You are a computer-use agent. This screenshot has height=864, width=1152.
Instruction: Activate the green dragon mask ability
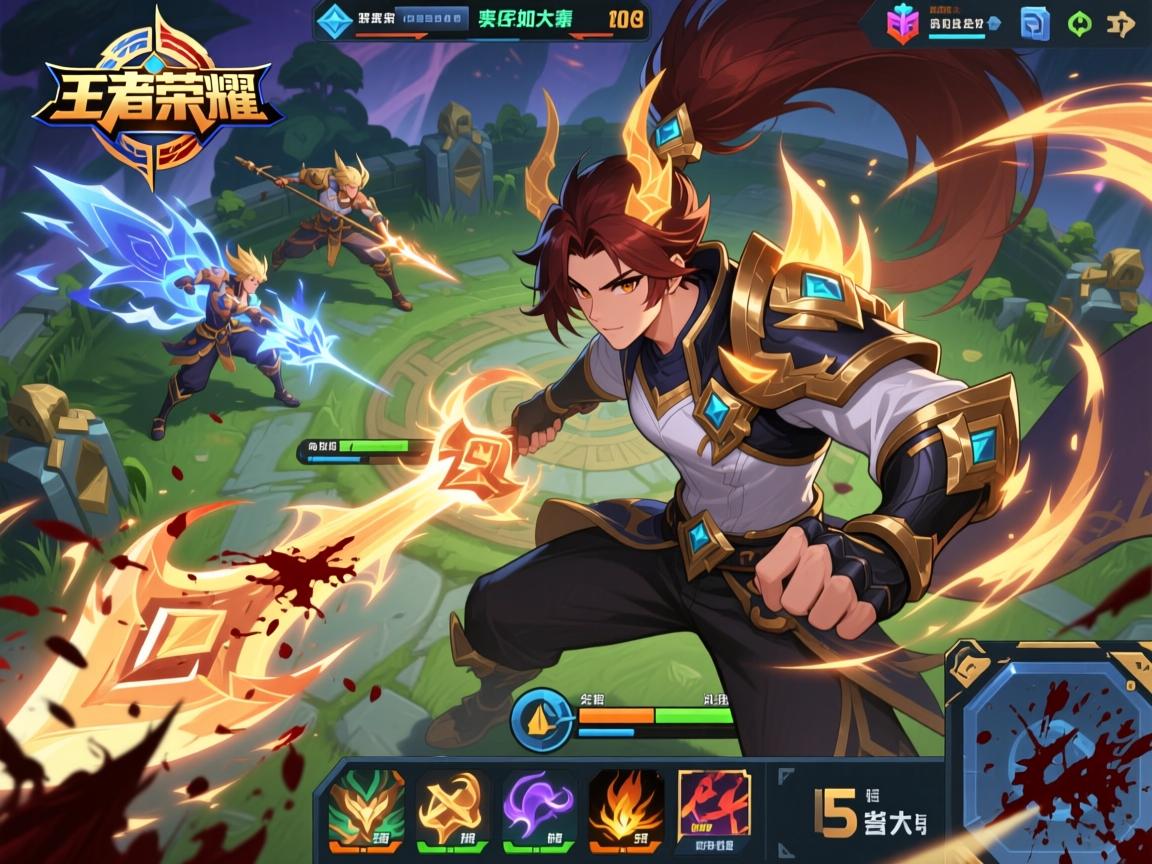pos(366,806)
